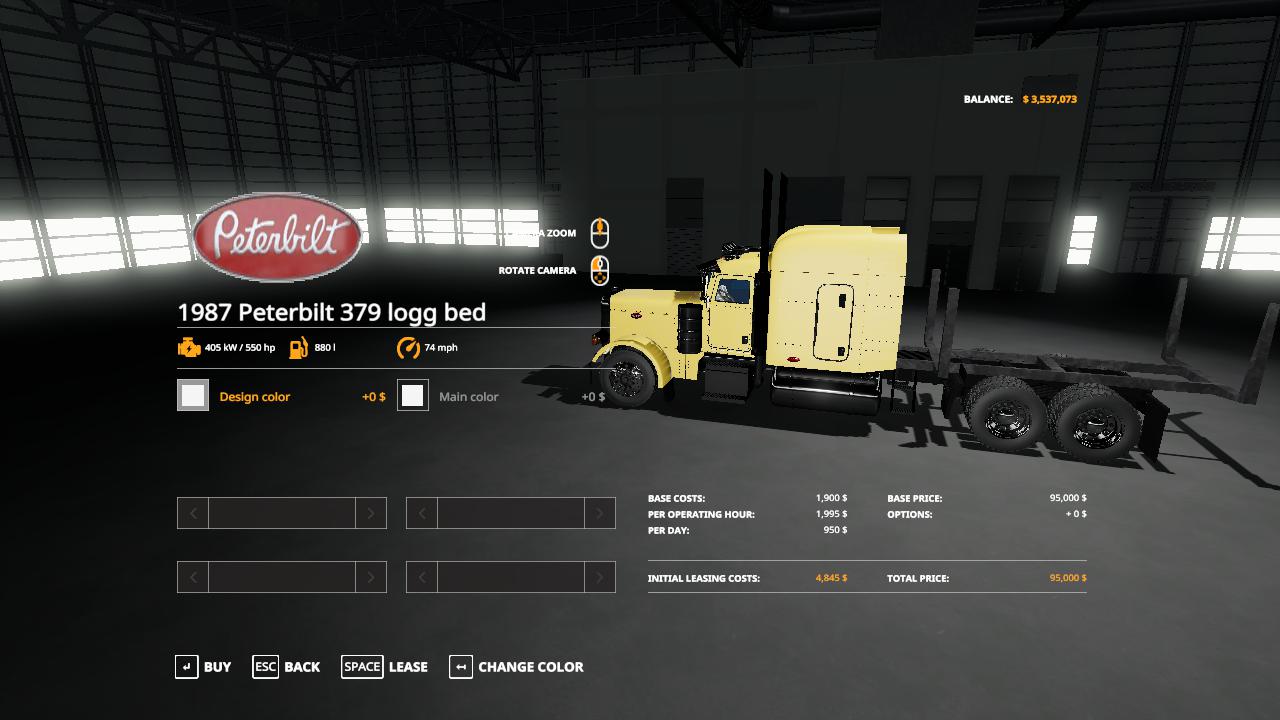This screenshot has width=1280, height=720.
Task: Lease the truck instead of buying
Action: pos(385,667)
